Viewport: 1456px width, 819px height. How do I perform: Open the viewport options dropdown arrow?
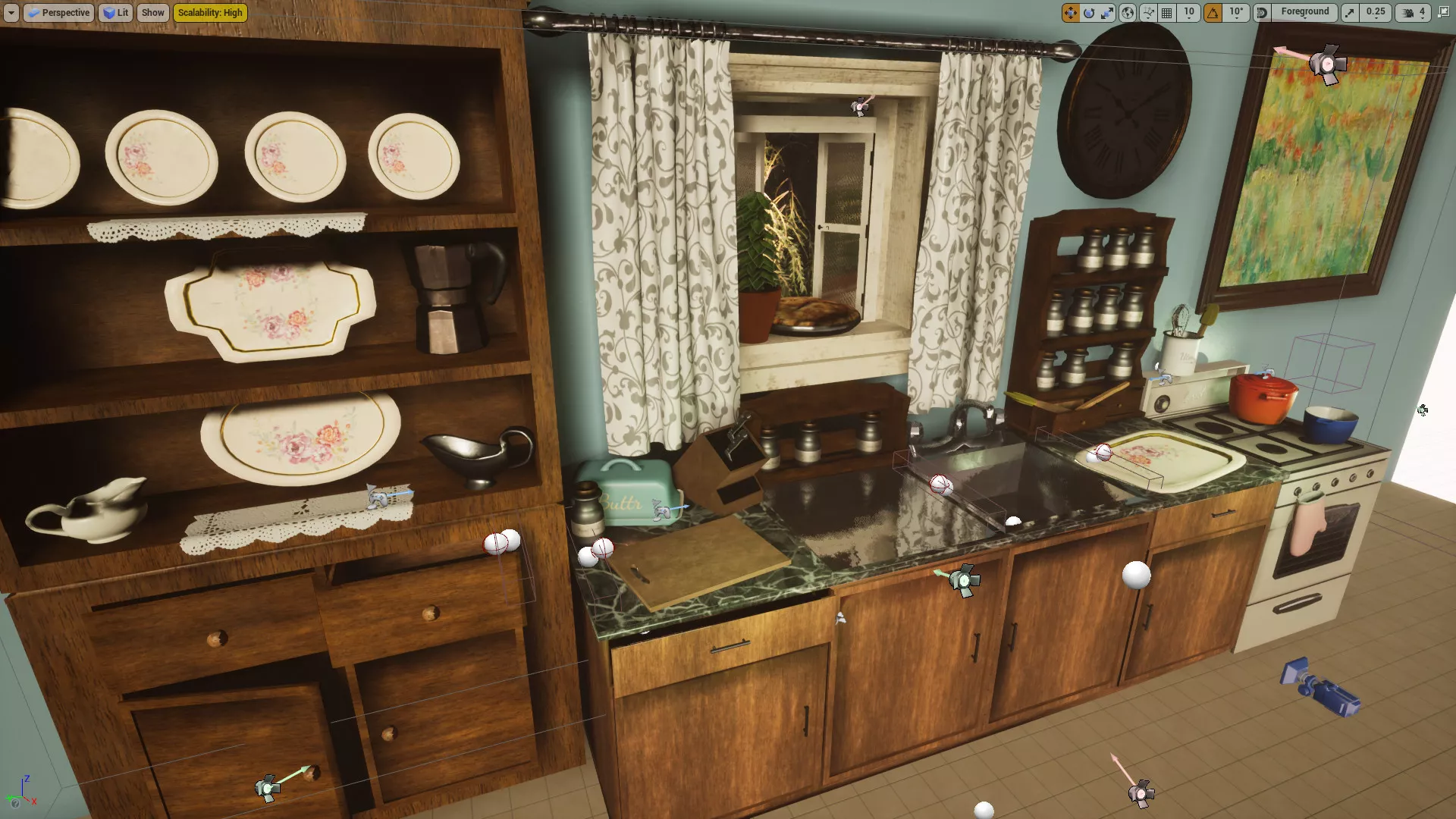11,13
